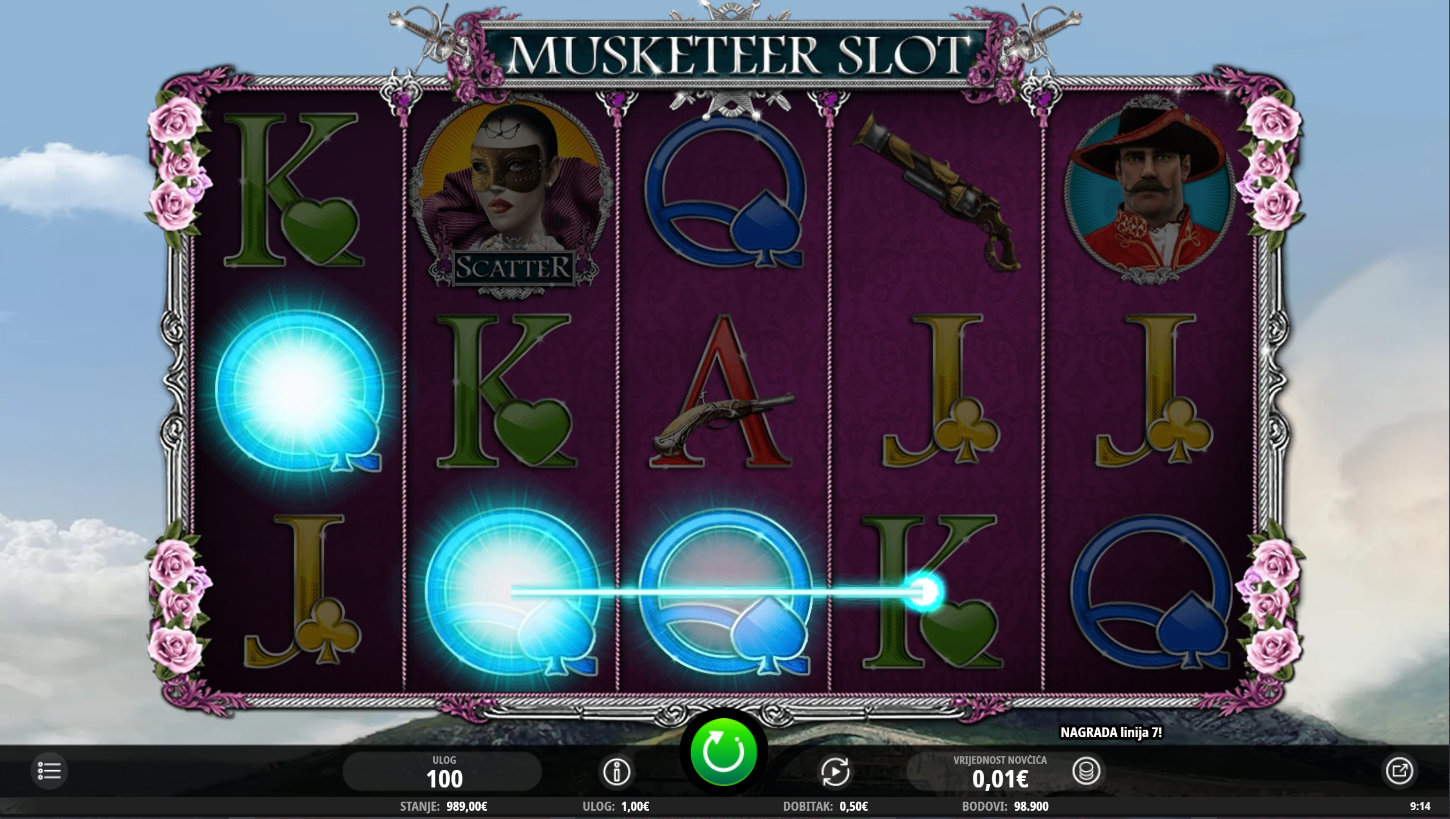Open the coin stack icon
Viewport: 1450px width, 819px height.
point(1087,771)
